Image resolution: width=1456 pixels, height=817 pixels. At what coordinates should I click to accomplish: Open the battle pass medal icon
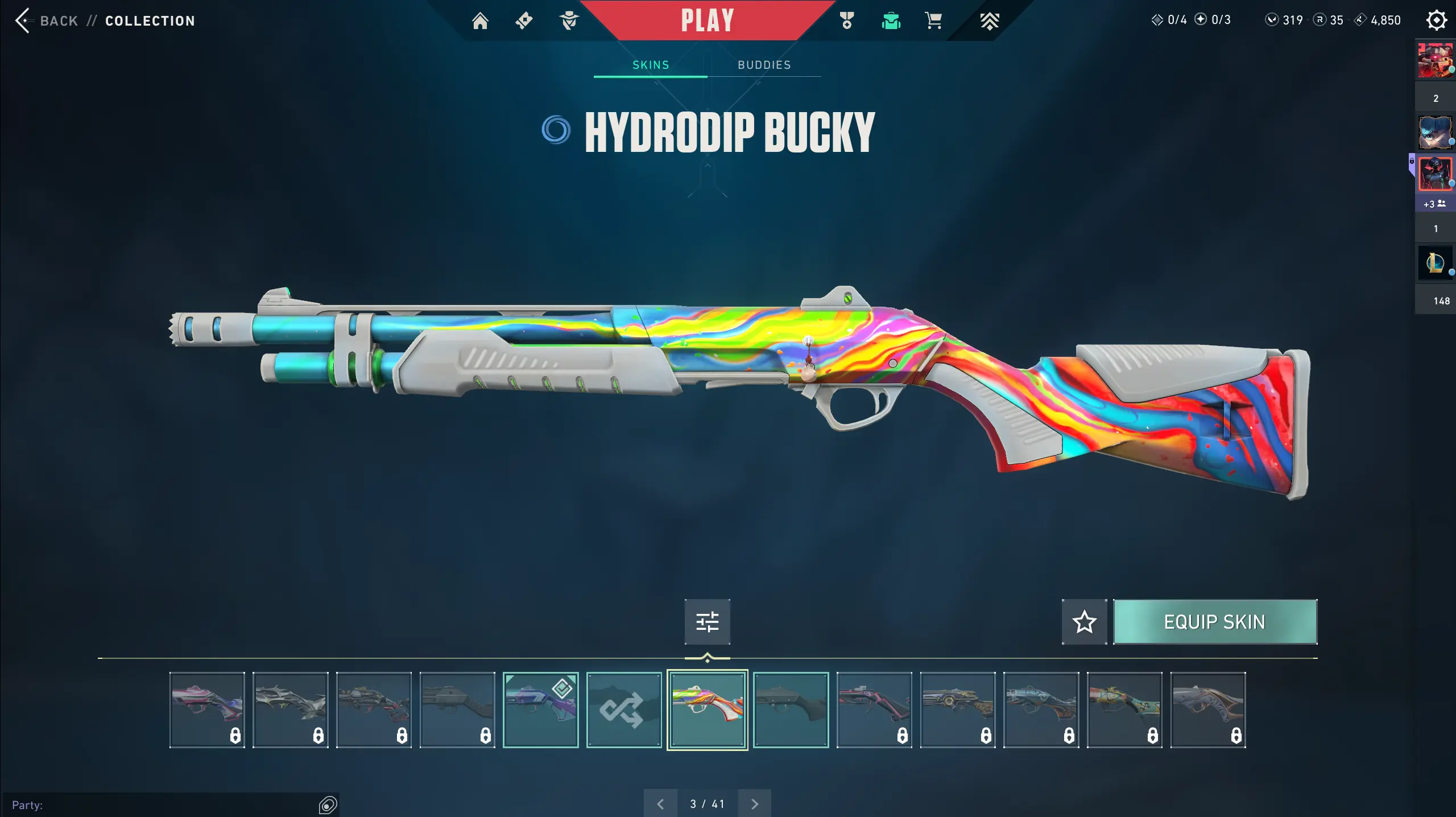847,21
